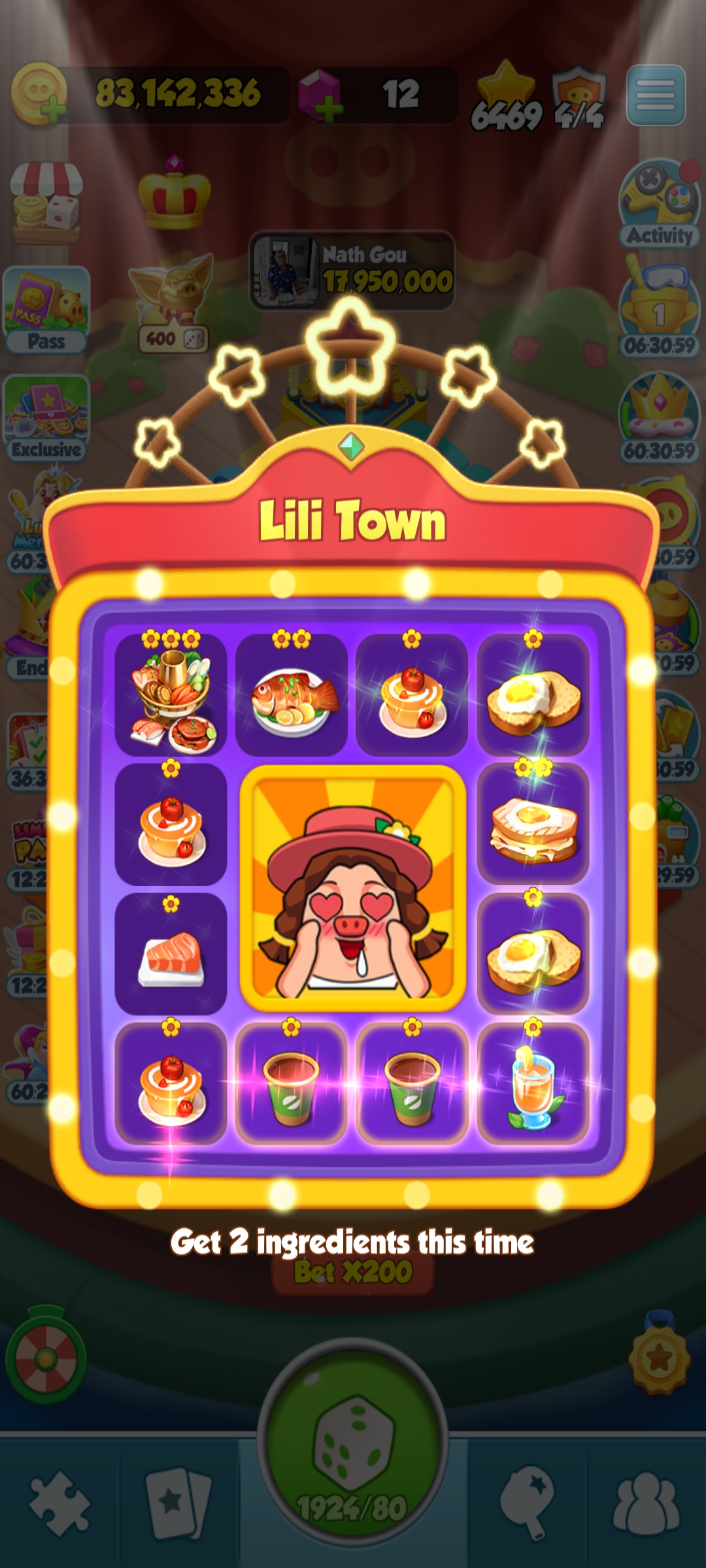Select the orange juice glass tile
Viewport: 706px width, 1568px height.
click(x=533, y=1083)
